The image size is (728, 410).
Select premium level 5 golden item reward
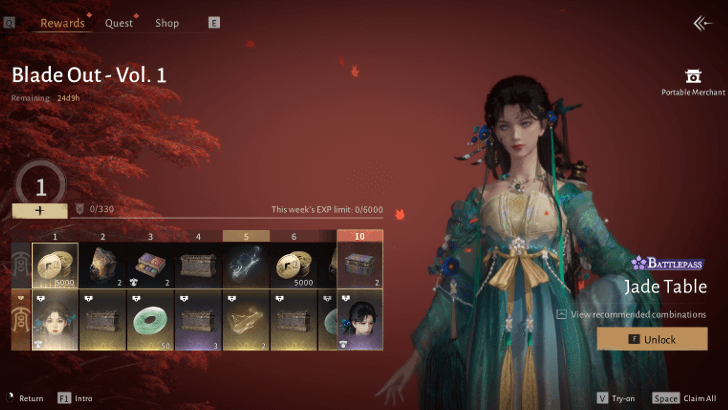246,320
